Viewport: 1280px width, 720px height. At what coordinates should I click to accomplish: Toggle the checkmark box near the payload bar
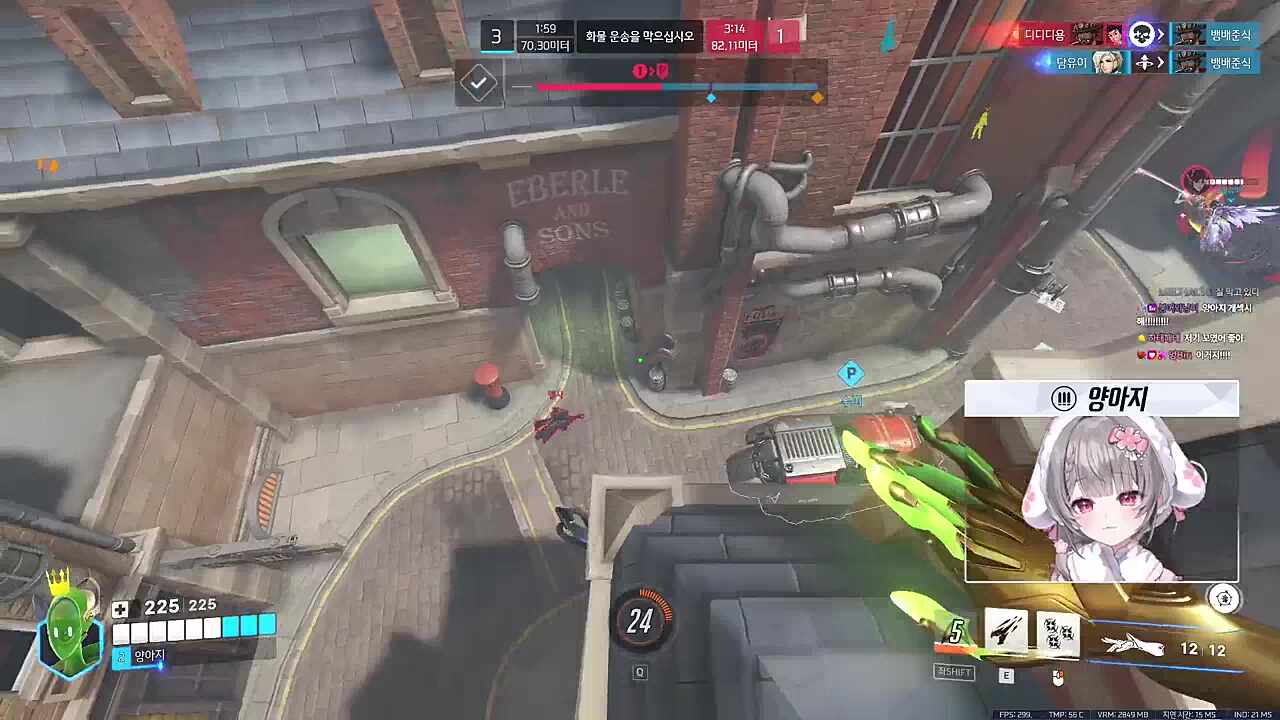[x=477, y=84]
